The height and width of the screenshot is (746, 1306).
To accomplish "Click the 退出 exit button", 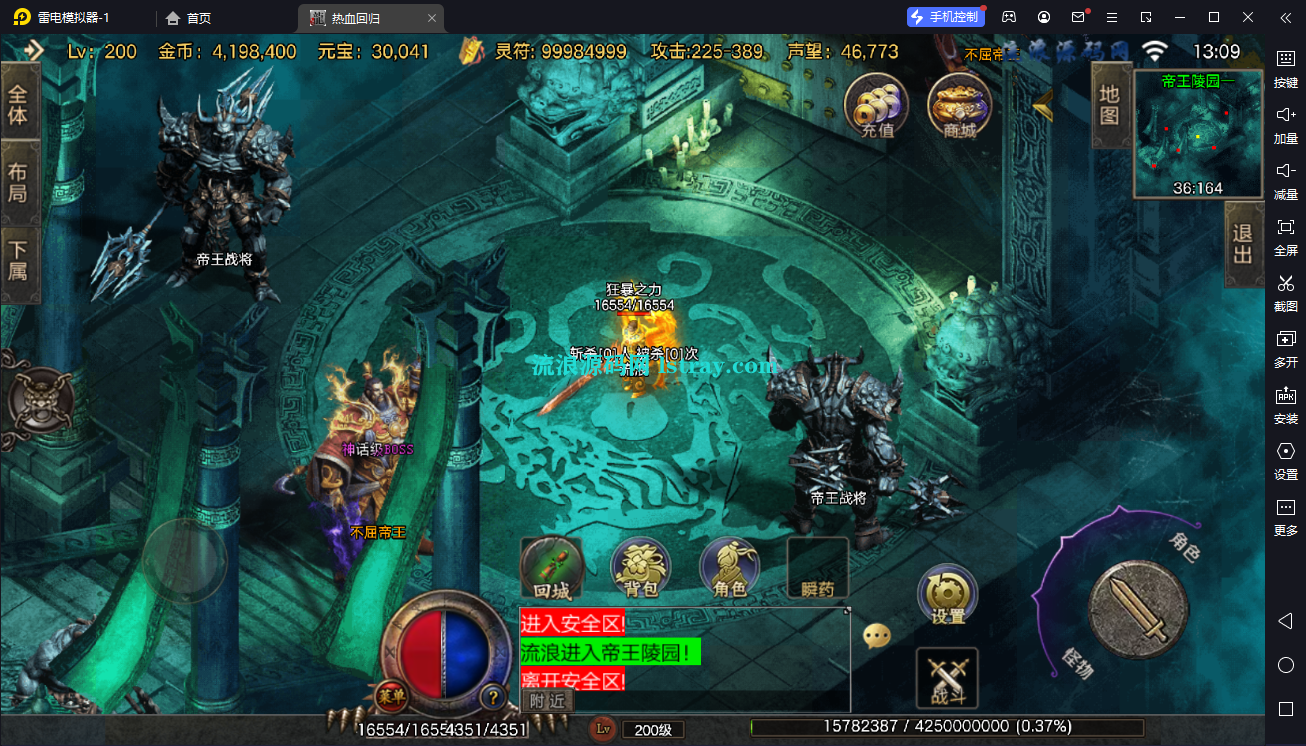I will pyautogui.click(x=1243, y=244).
